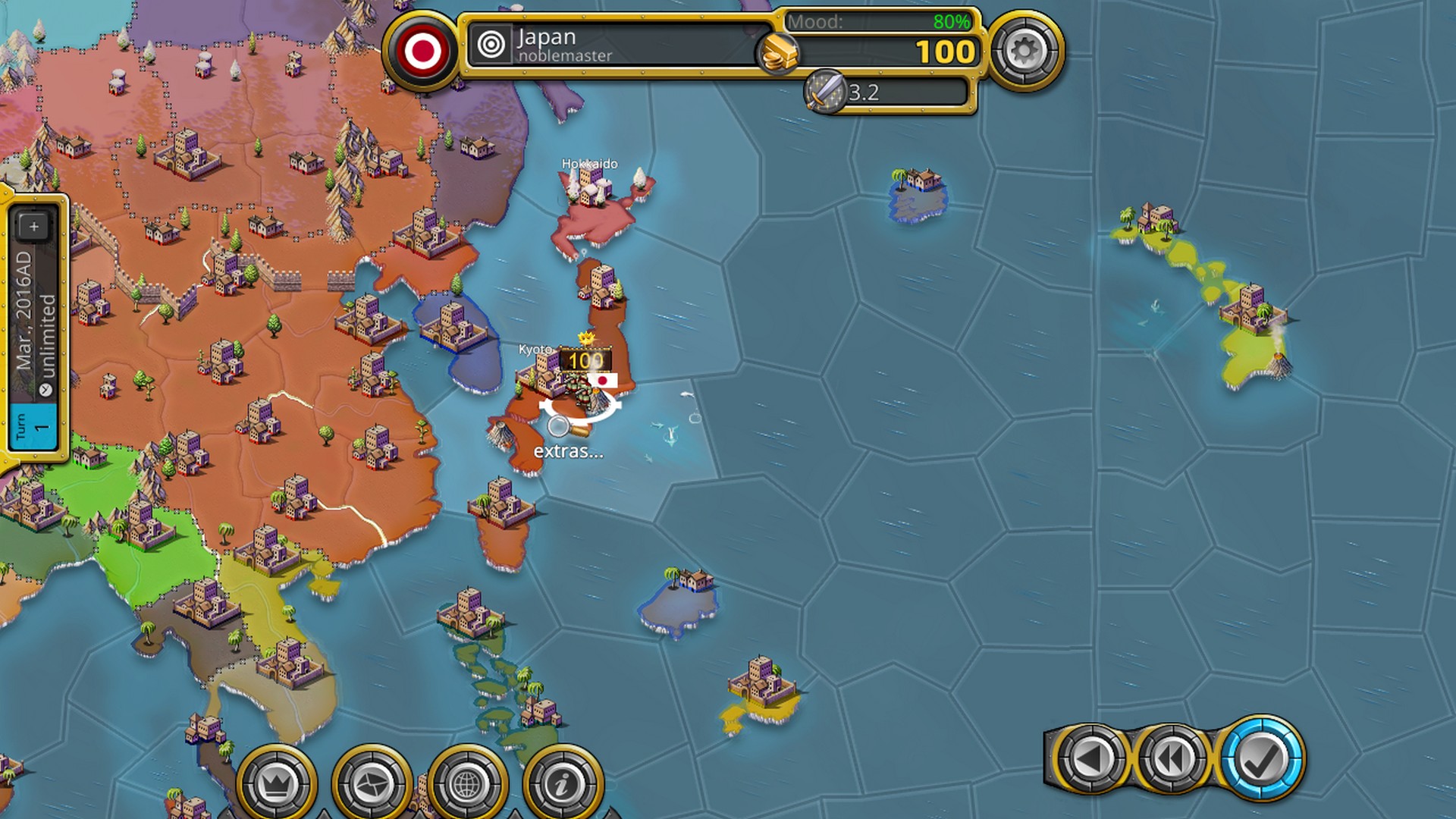Image resolution: width=1456 pixels, height=819 pixels.
Task: Open the player overview with the crown icon
Action: (x=278, y=780)
